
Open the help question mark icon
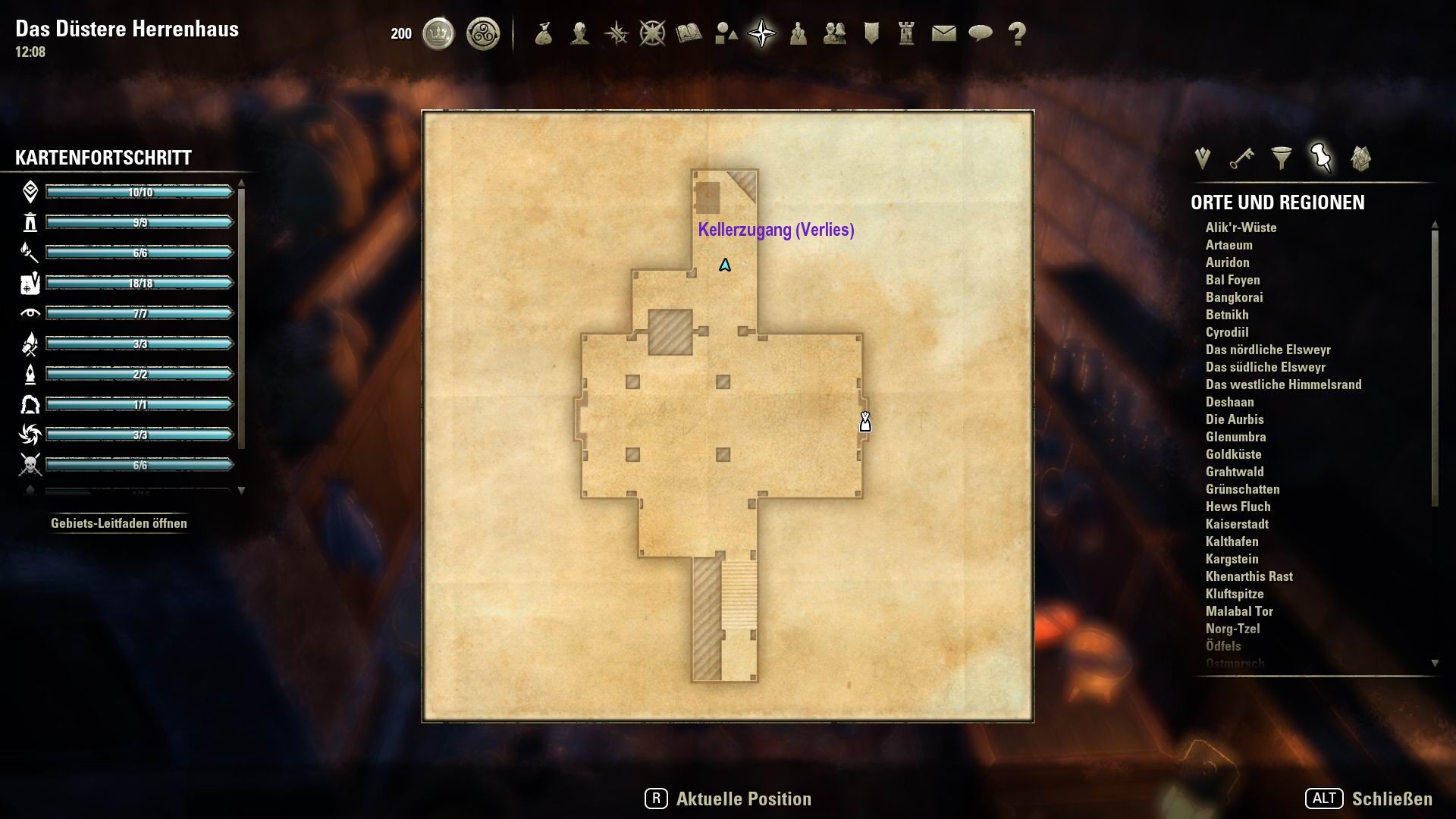click(1015, 33)
